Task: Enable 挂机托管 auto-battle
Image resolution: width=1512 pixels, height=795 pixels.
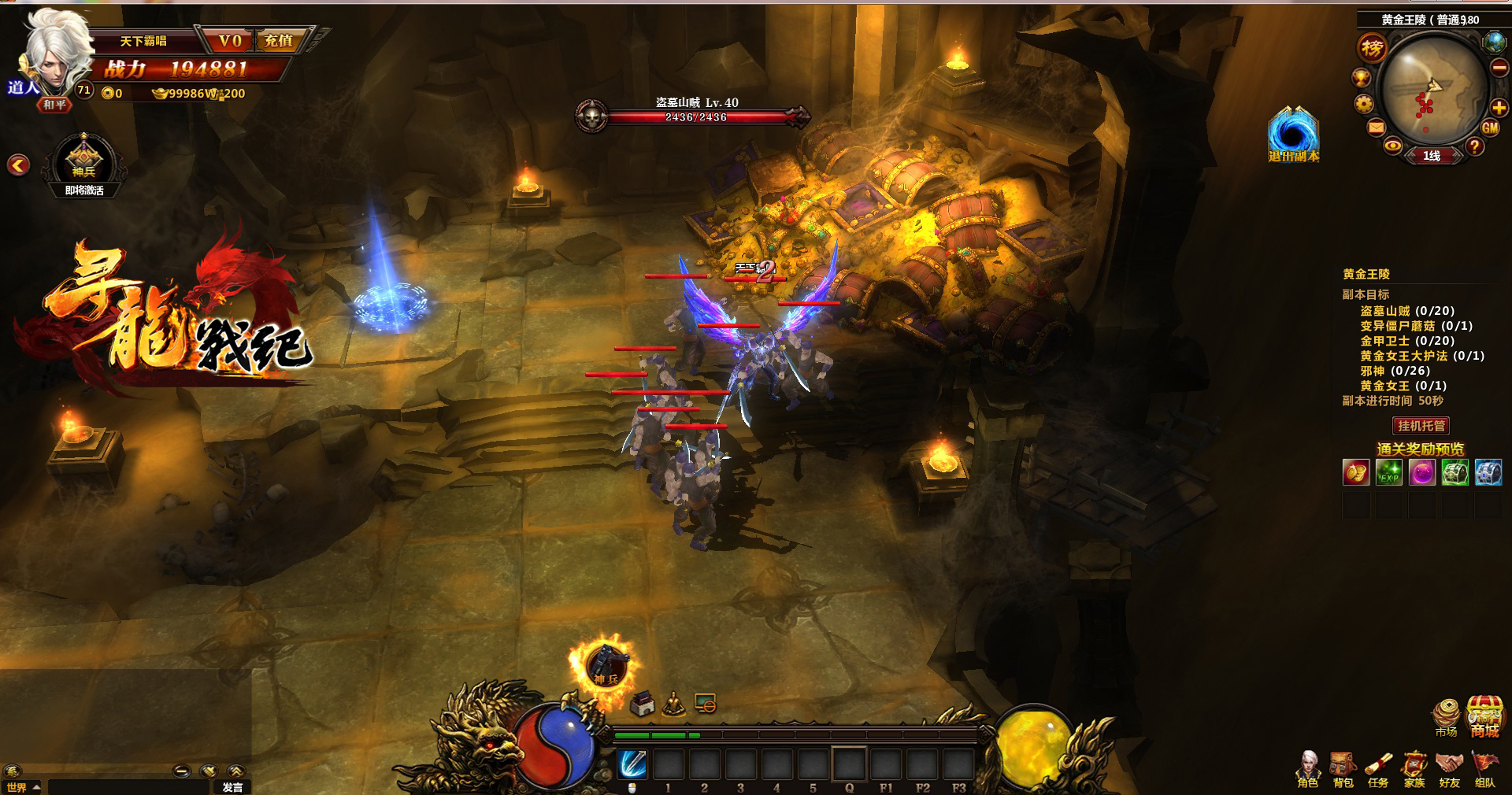Action: coord(1421,426)
